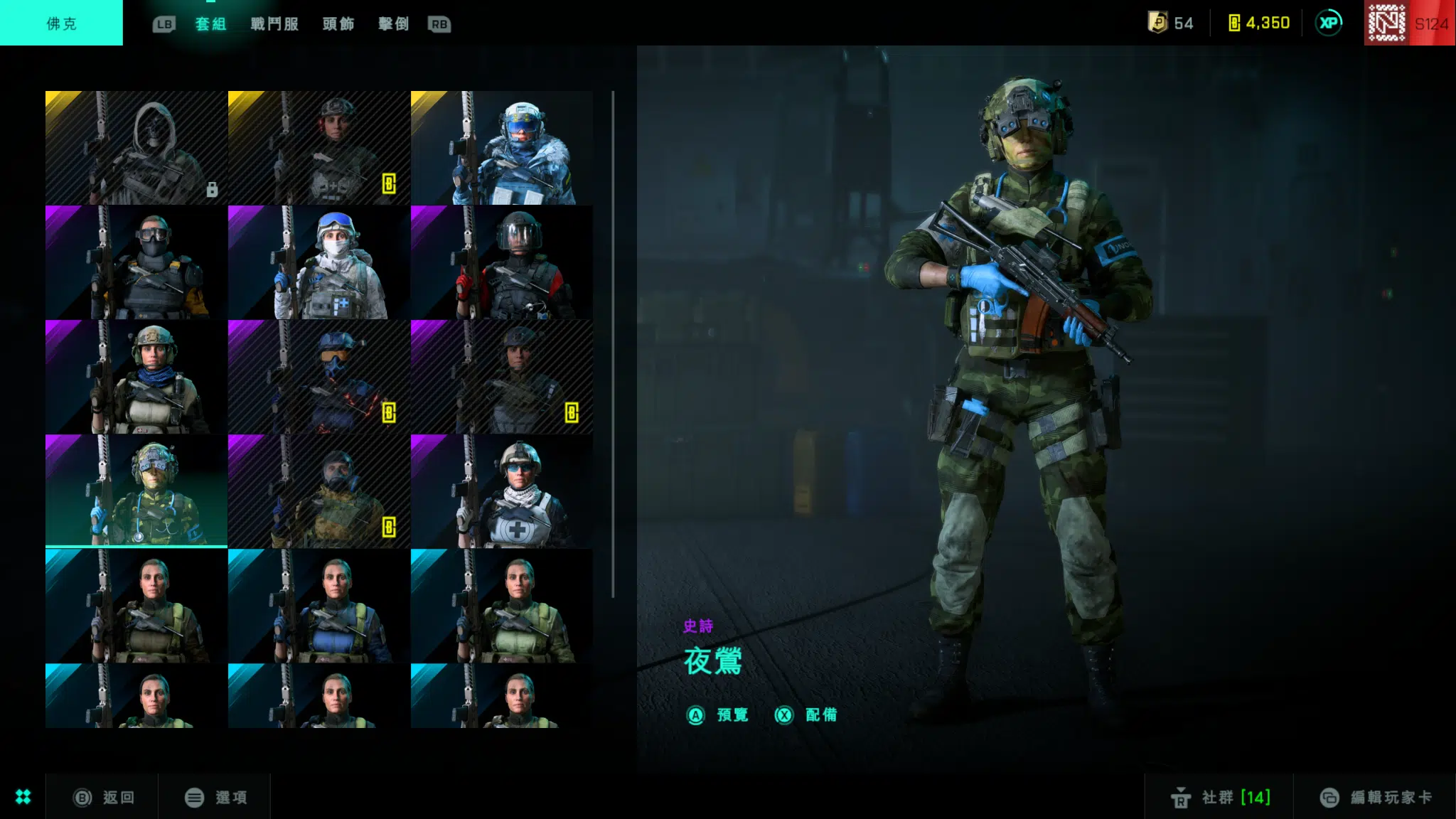Open the 社群 social panel
Viewport: 1456px width, 819px height.
(x=1220, y=798)
